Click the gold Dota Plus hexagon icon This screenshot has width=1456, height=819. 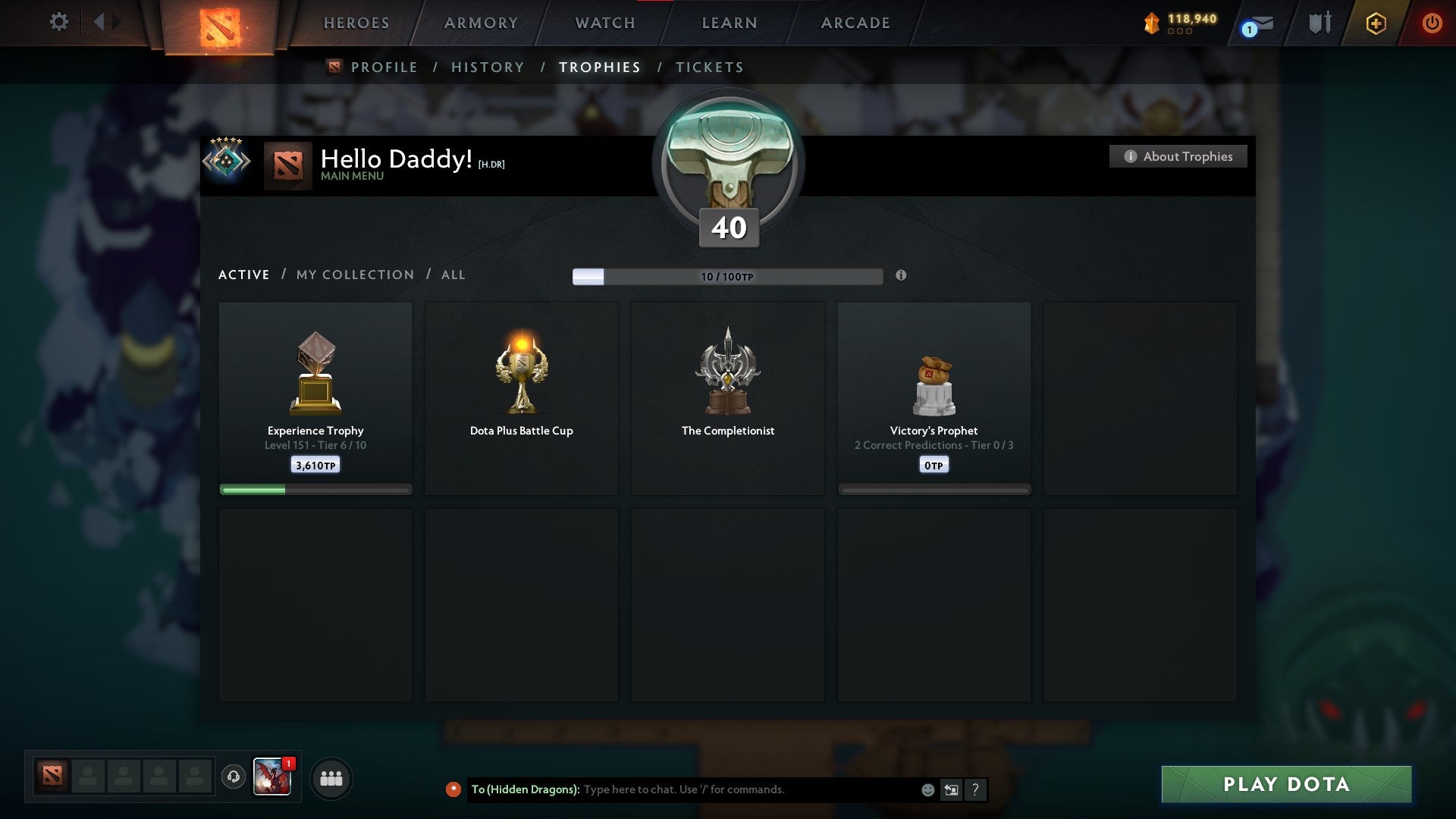pyautogui.click(x=1376, y=23)
